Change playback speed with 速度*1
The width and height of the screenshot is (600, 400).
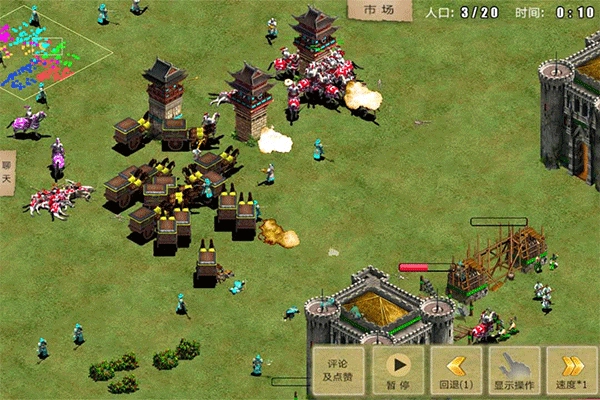click(x=573, y=372)
